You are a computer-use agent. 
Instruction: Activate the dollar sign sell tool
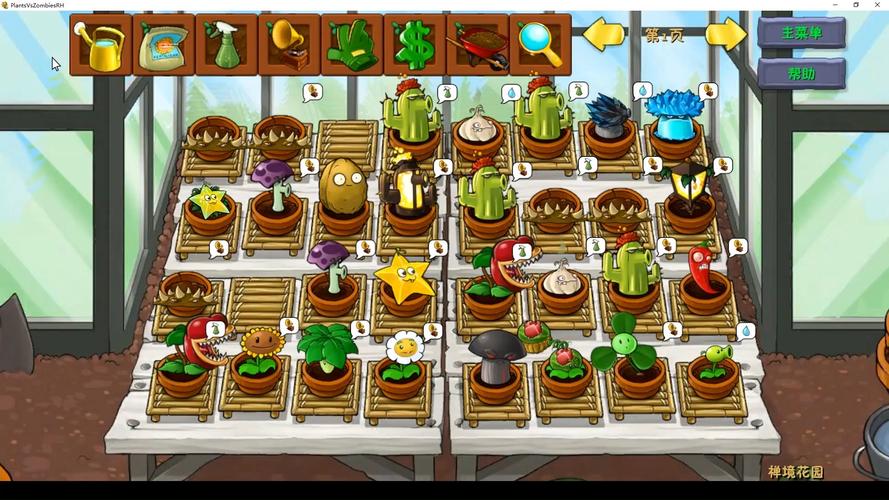point(414,45)
